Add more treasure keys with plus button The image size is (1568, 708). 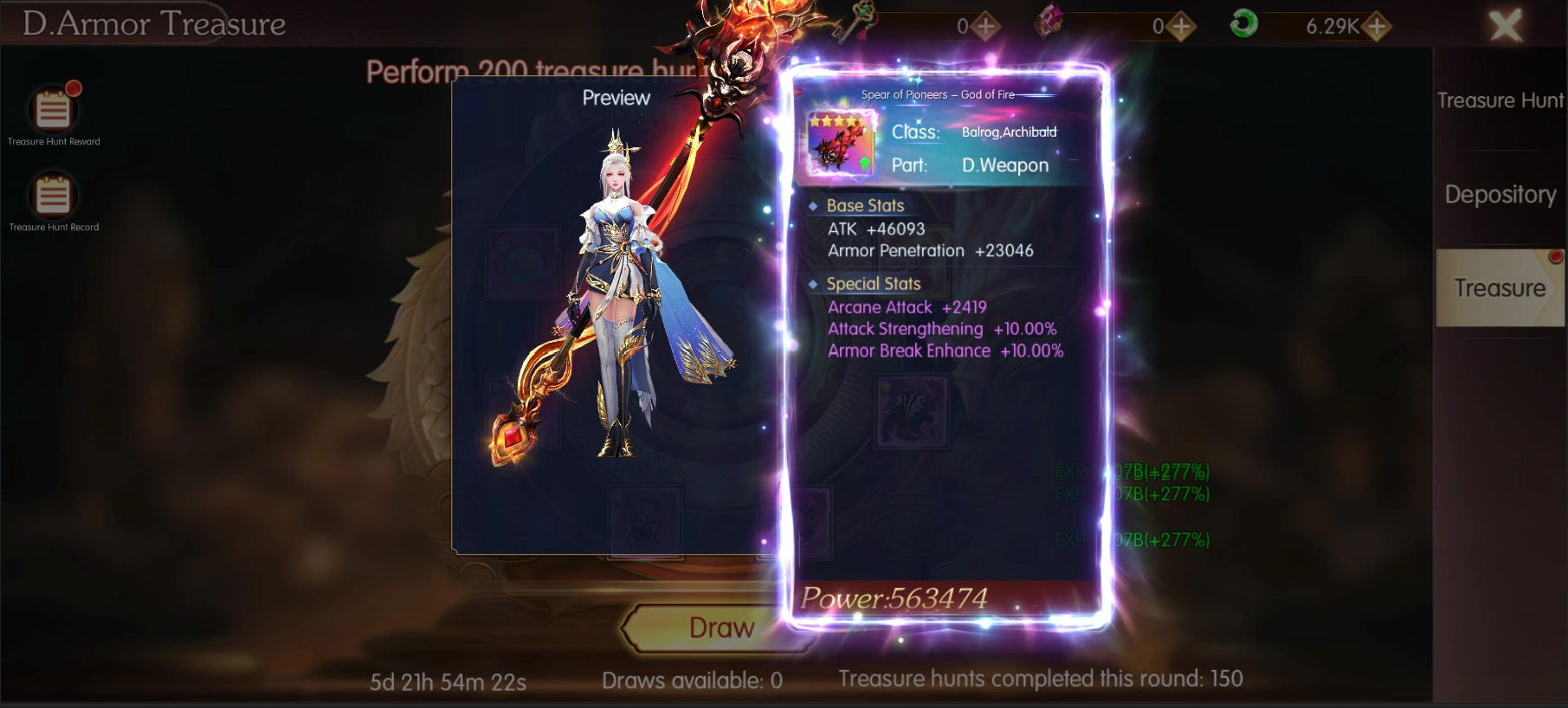pos(985,27)
